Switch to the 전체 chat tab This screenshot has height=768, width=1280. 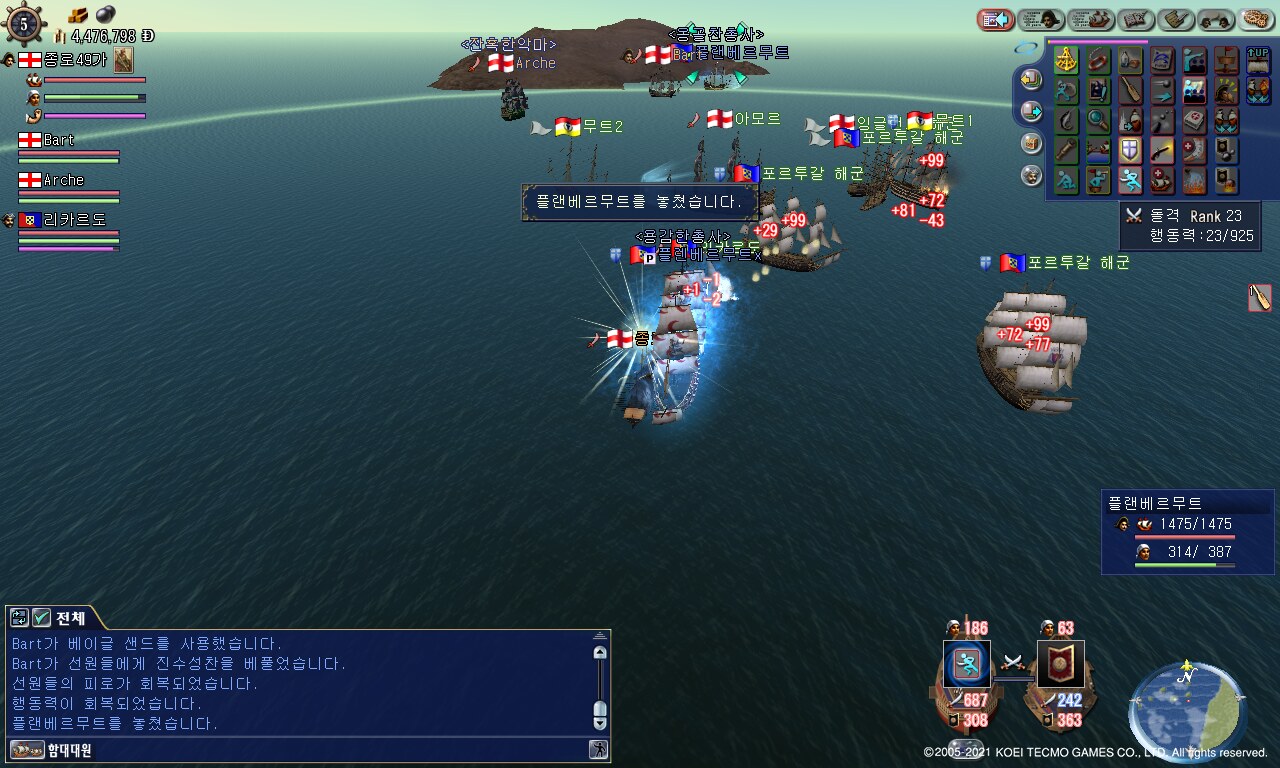click(x=70, y=618)
